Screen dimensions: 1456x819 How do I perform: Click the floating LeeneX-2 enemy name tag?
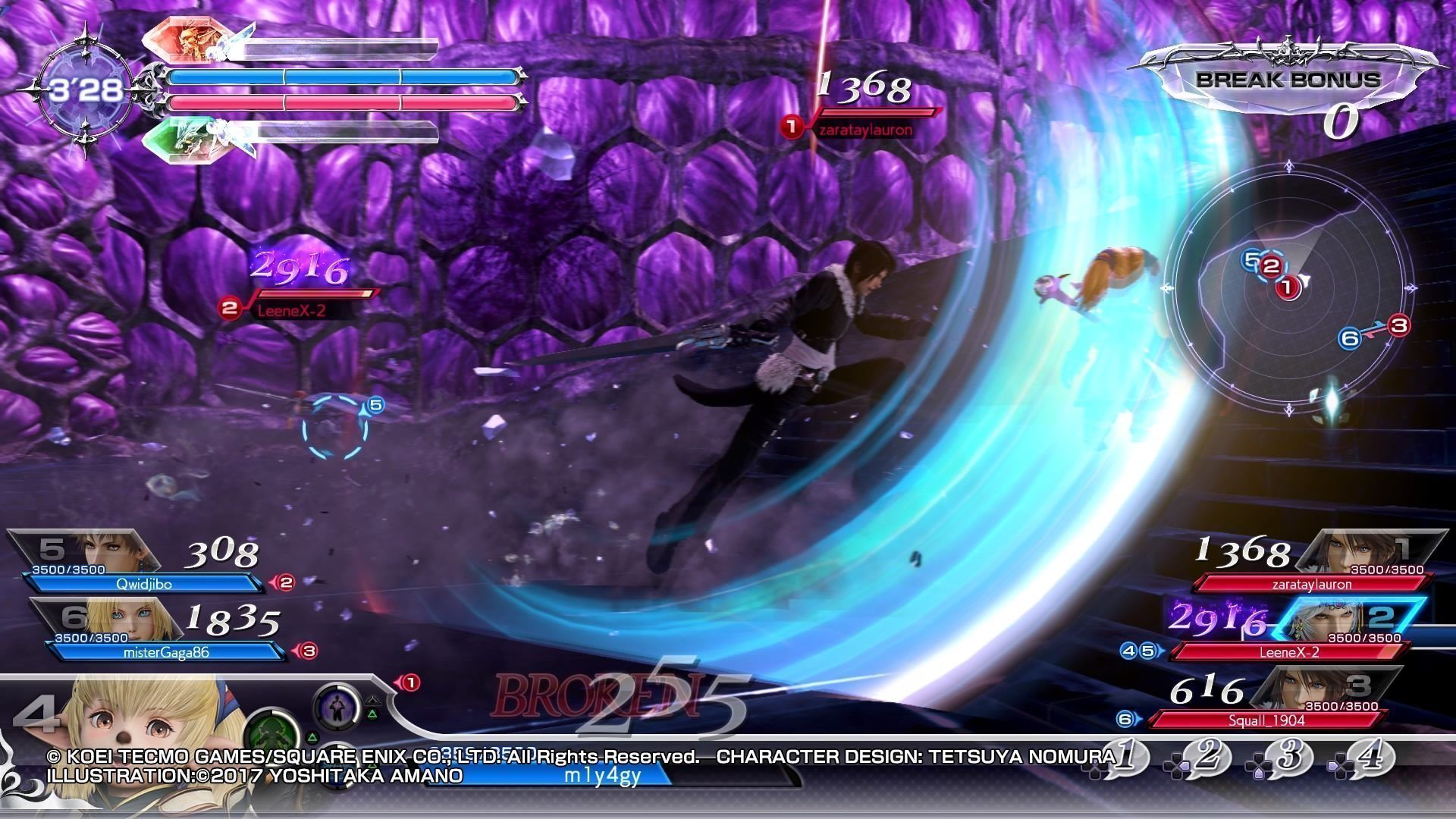[292, 310]
